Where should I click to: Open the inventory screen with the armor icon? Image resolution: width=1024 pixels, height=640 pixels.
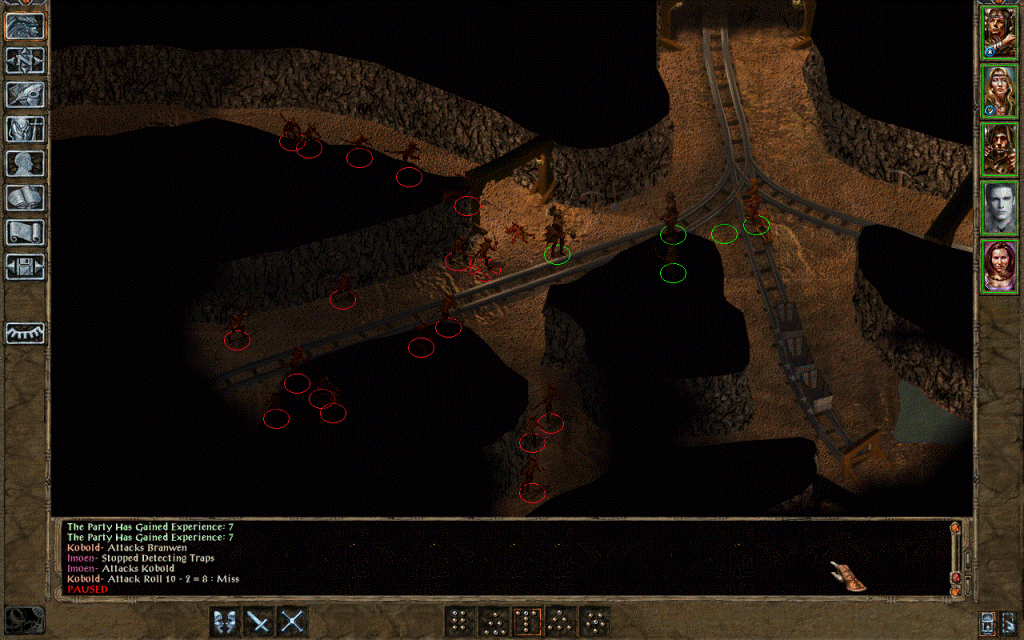coord(24,129)
